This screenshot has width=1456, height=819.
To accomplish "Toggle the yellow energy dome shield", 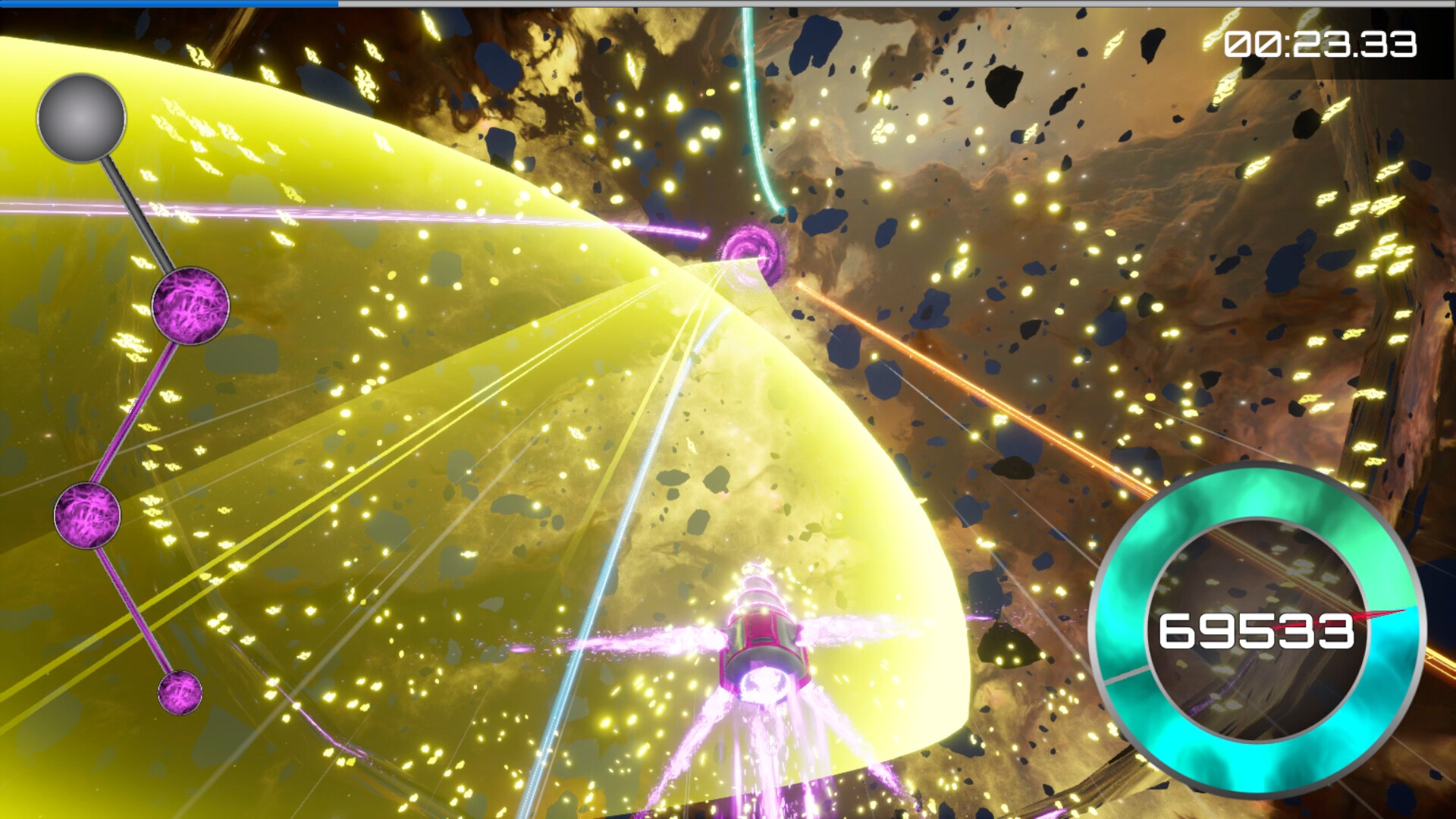I will [455, 379].
